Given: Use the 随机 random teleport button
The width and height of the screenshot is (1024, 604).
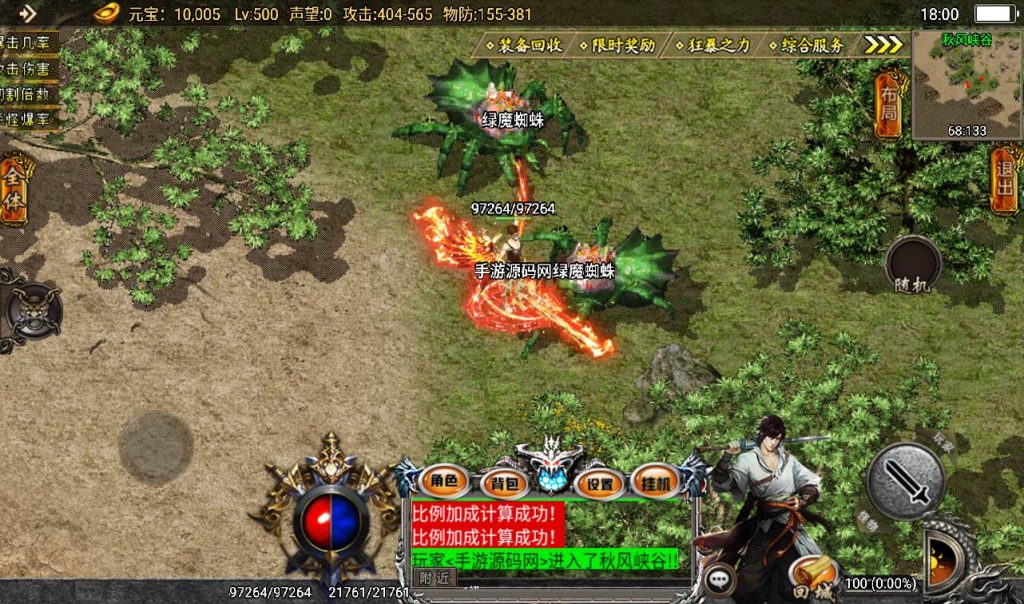Looking at the screenshot, I should point(913,267).
